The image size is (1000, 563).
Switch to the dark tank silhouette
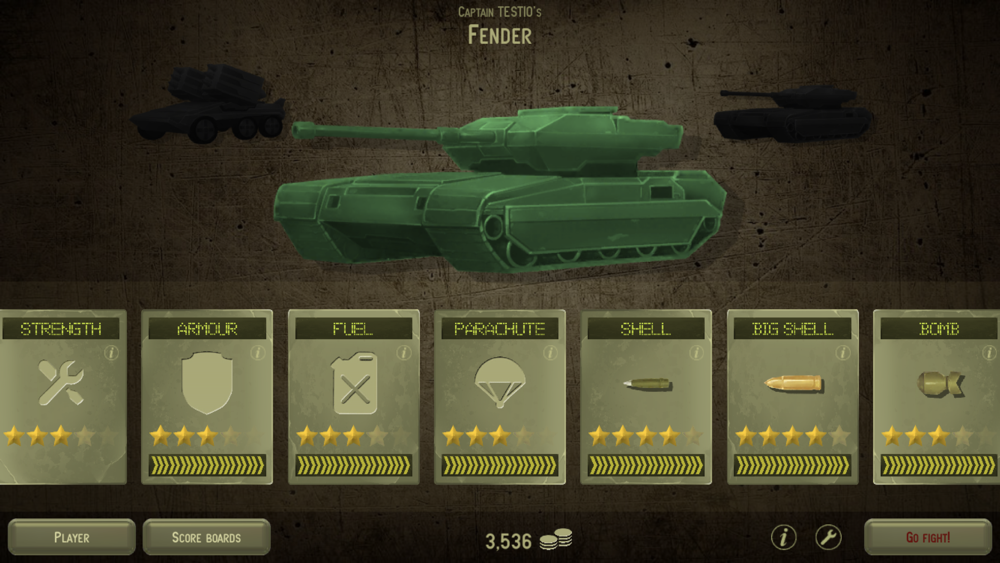pos(790,112)
